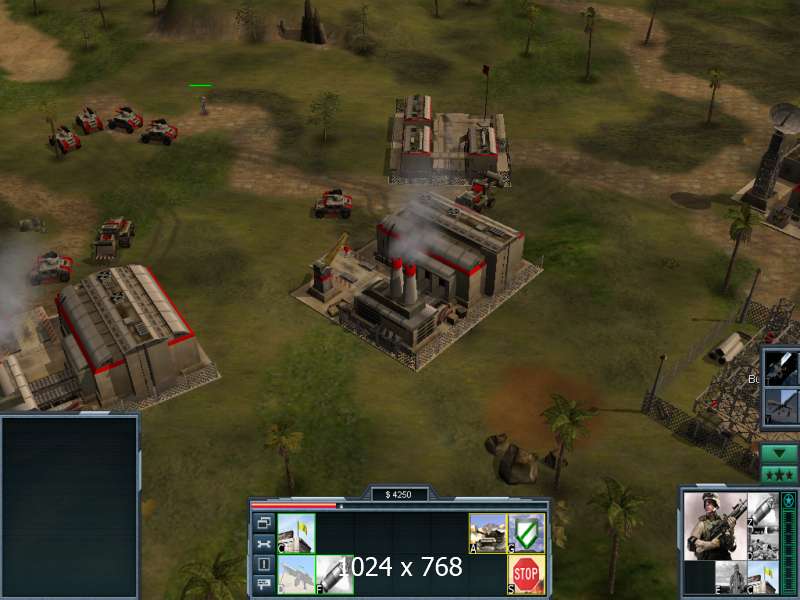Viewport: 800px width, 600px height.
Task: Open the three-star General's powers button
Action: point(779,473)
